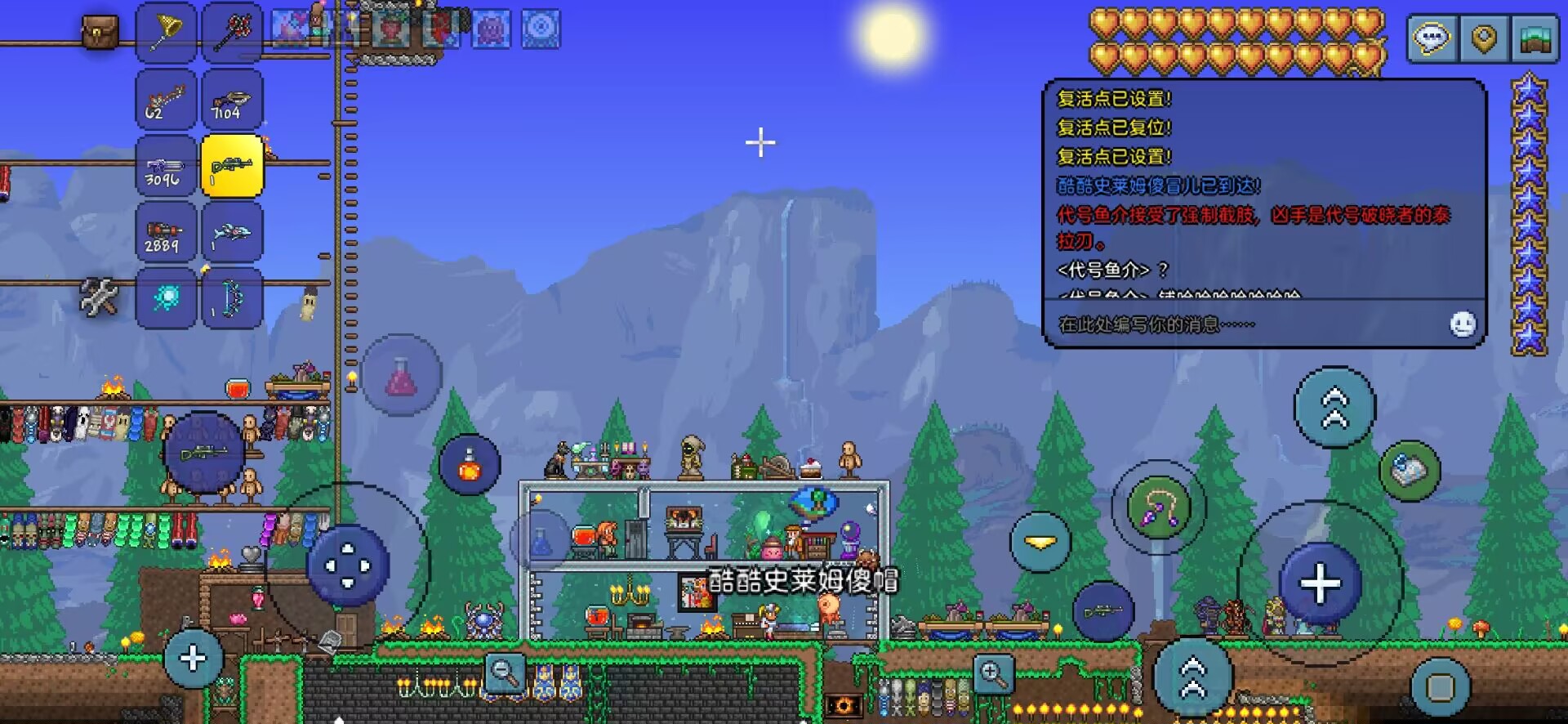Choose the hotbar slot showing 3096

[x=166, y=167]
